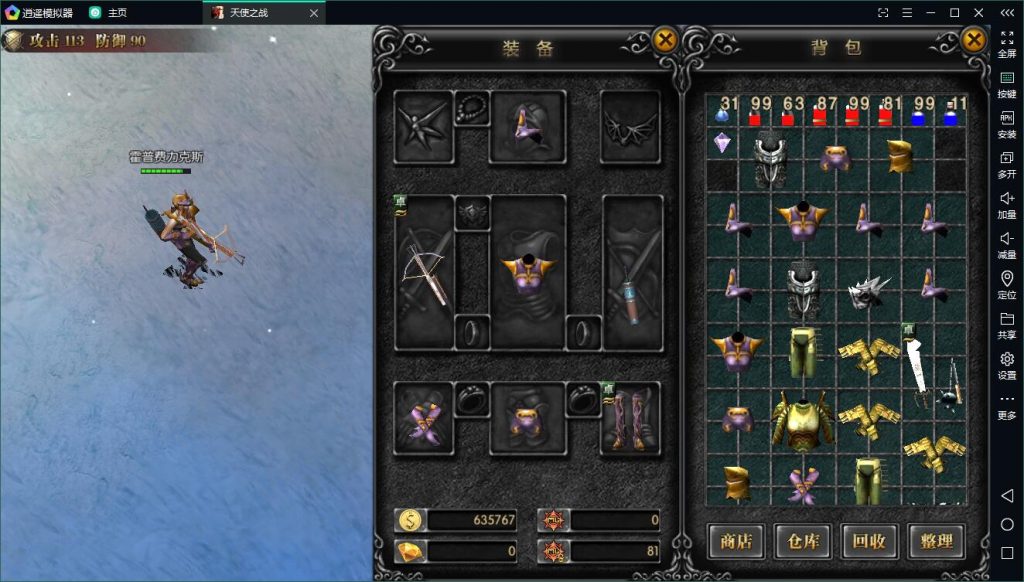Viewport: 1024px width, 582px height.
Task: Click the 回收 recycle button
Action: pyautogui.click(x=869, y=541)
